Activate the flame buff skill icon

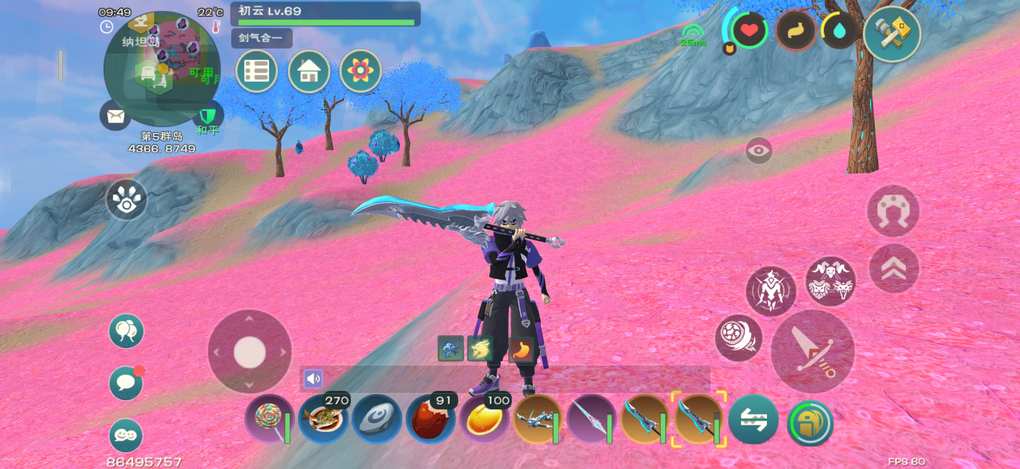click(x=521, y=349)
